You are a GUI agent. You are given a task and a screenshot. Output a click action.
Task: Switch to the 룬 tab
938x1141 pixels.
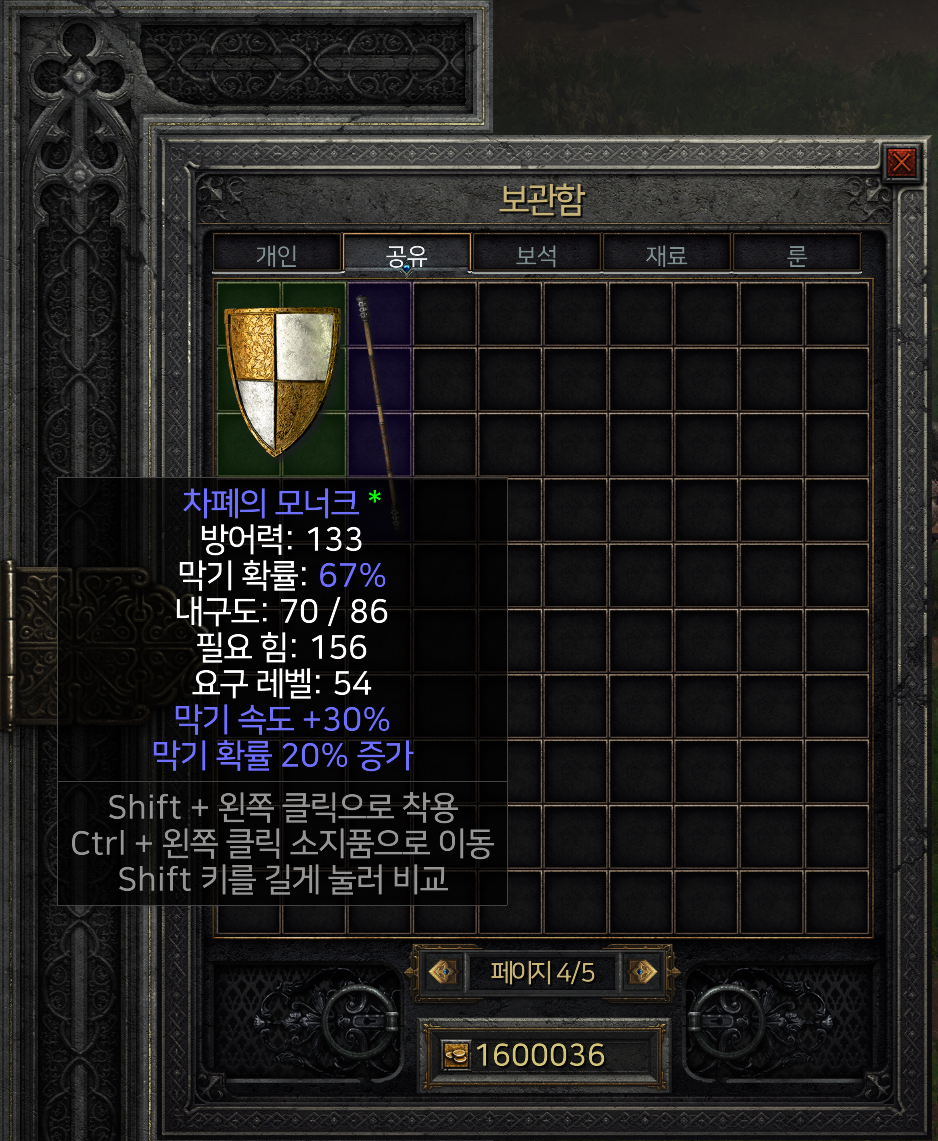point(796,254)
